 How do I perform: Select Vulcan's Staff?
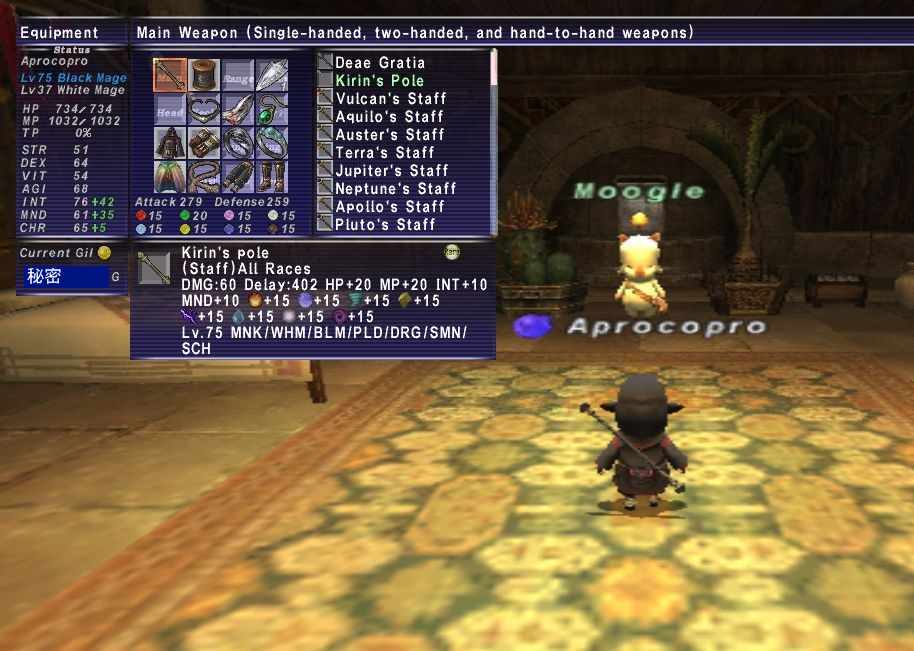click(390, 99)
